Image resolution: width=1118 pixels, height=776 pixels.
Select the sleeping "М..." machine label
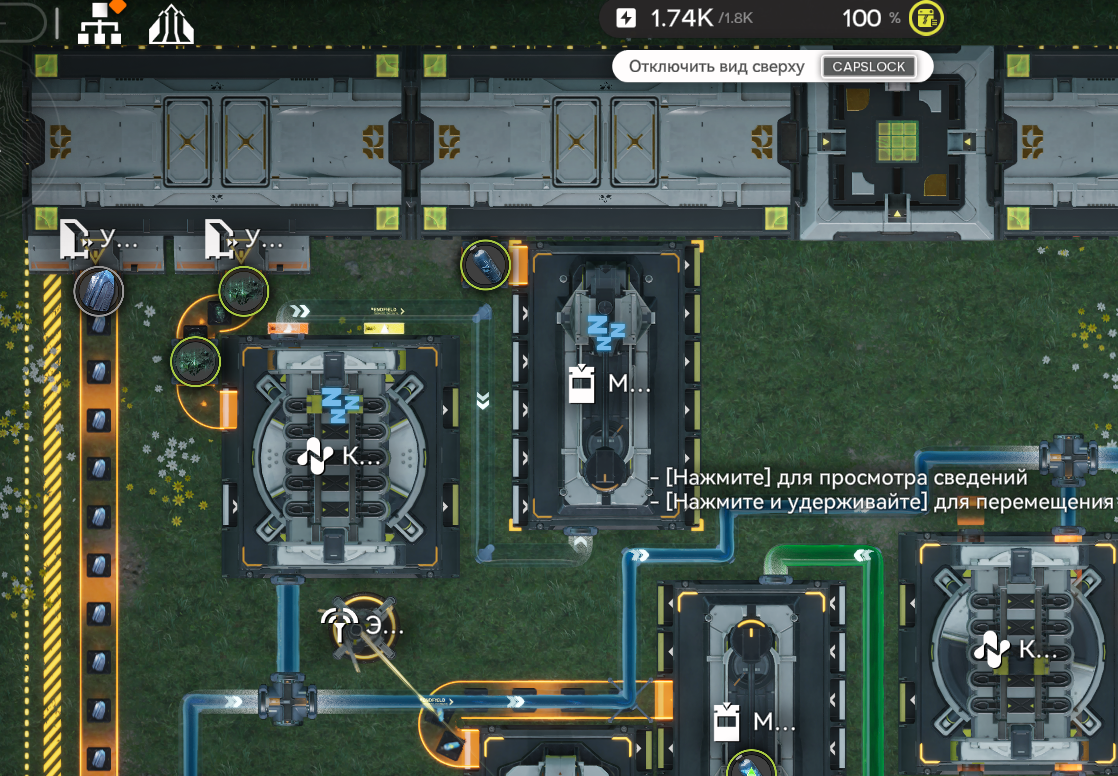click(610, 383)
